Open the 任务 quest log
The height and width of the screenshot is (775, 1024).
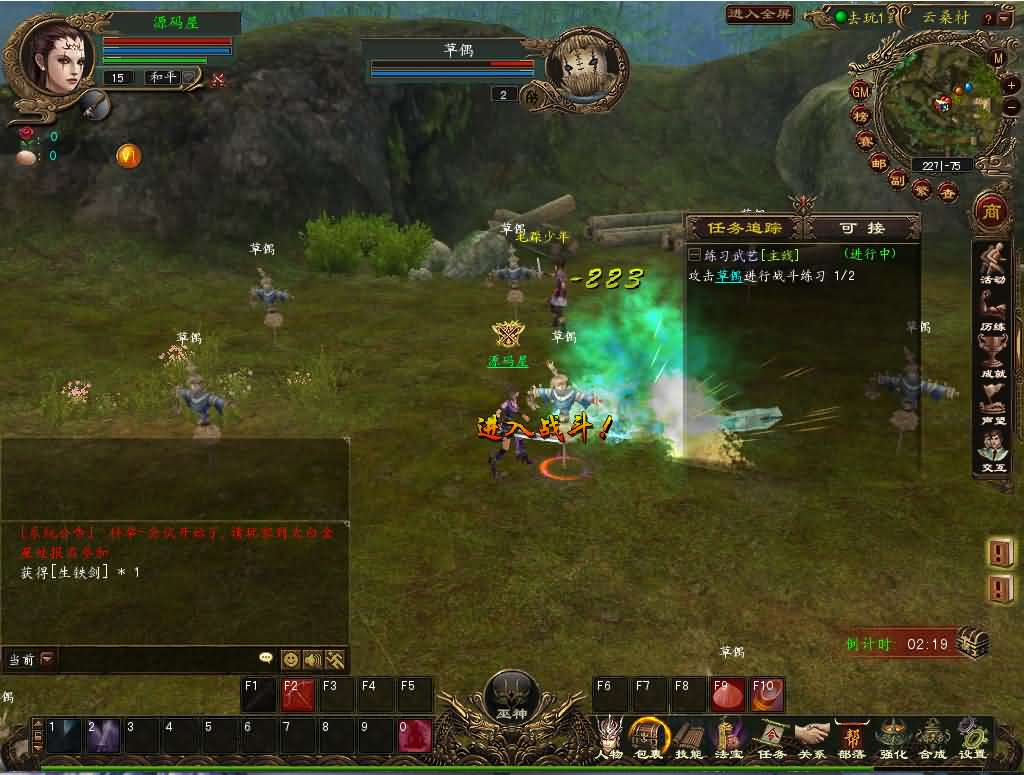coord(770,738)
